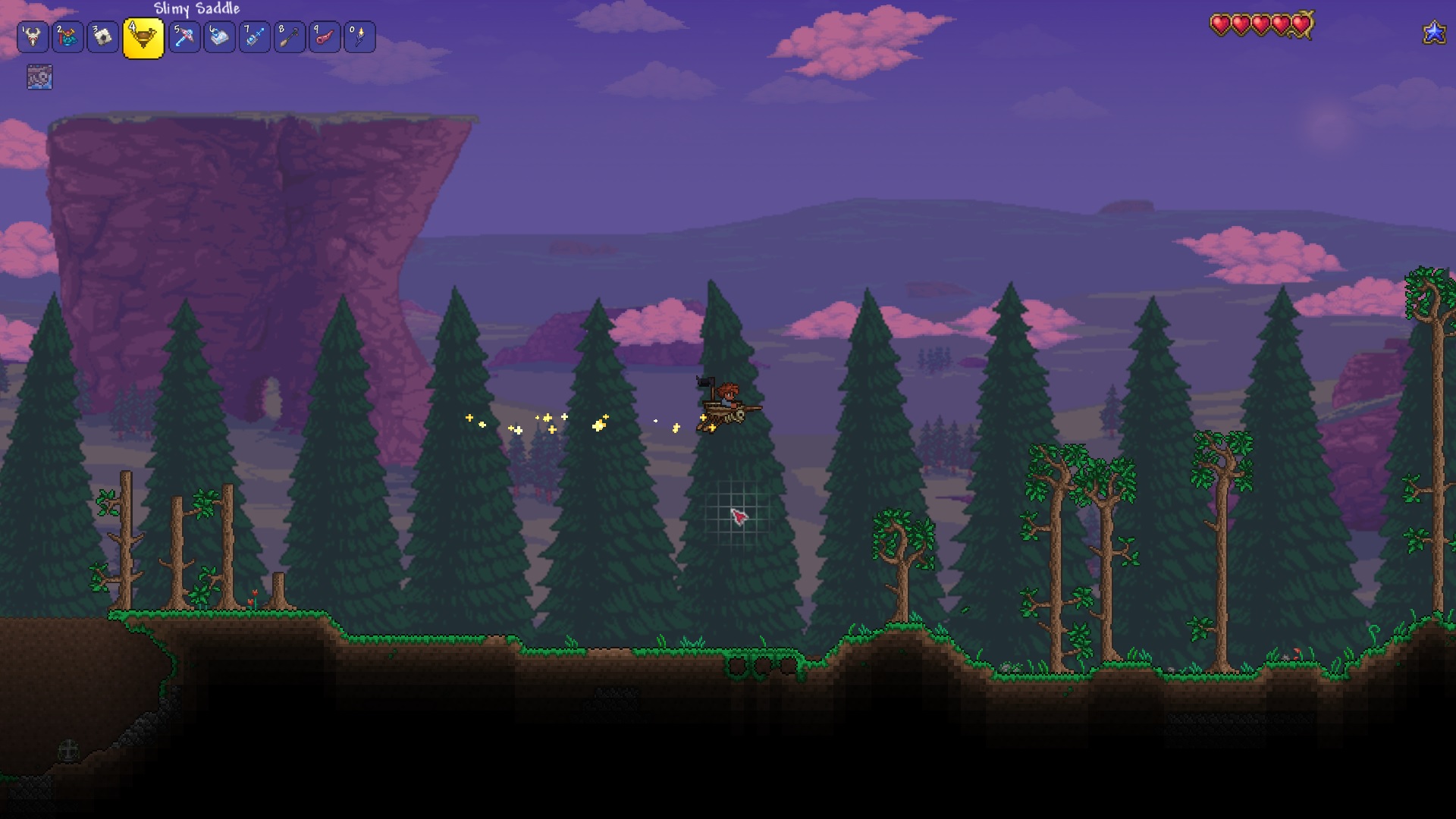Click the mana star below the hearts
This screenshot has height=819, width=1456.
(x=1433, y=33)
